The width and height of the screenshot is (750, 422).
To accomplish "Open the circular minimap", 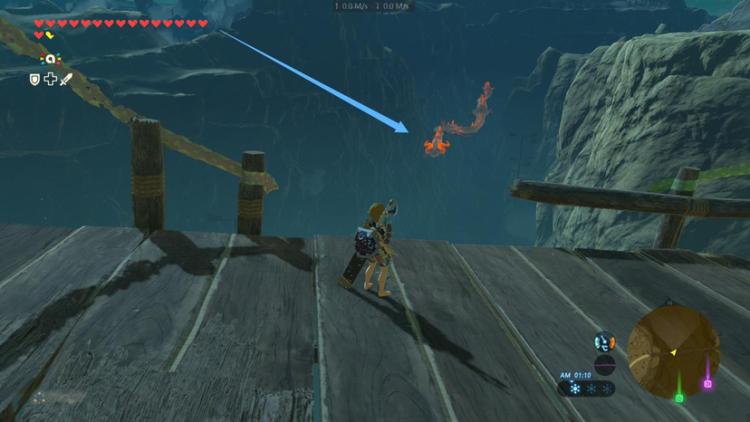I will coord(673,350).
